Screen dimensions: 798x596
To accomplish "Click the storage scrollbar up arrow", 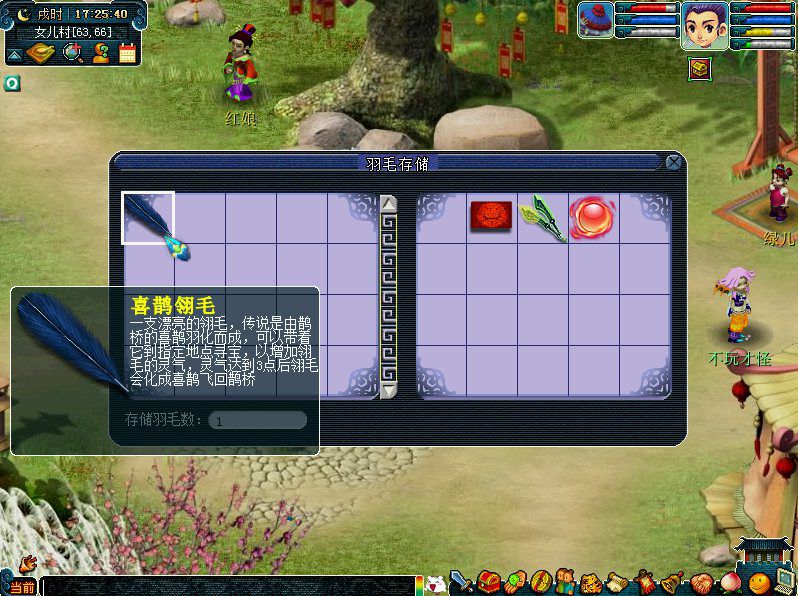I will (x=389, y=204).
